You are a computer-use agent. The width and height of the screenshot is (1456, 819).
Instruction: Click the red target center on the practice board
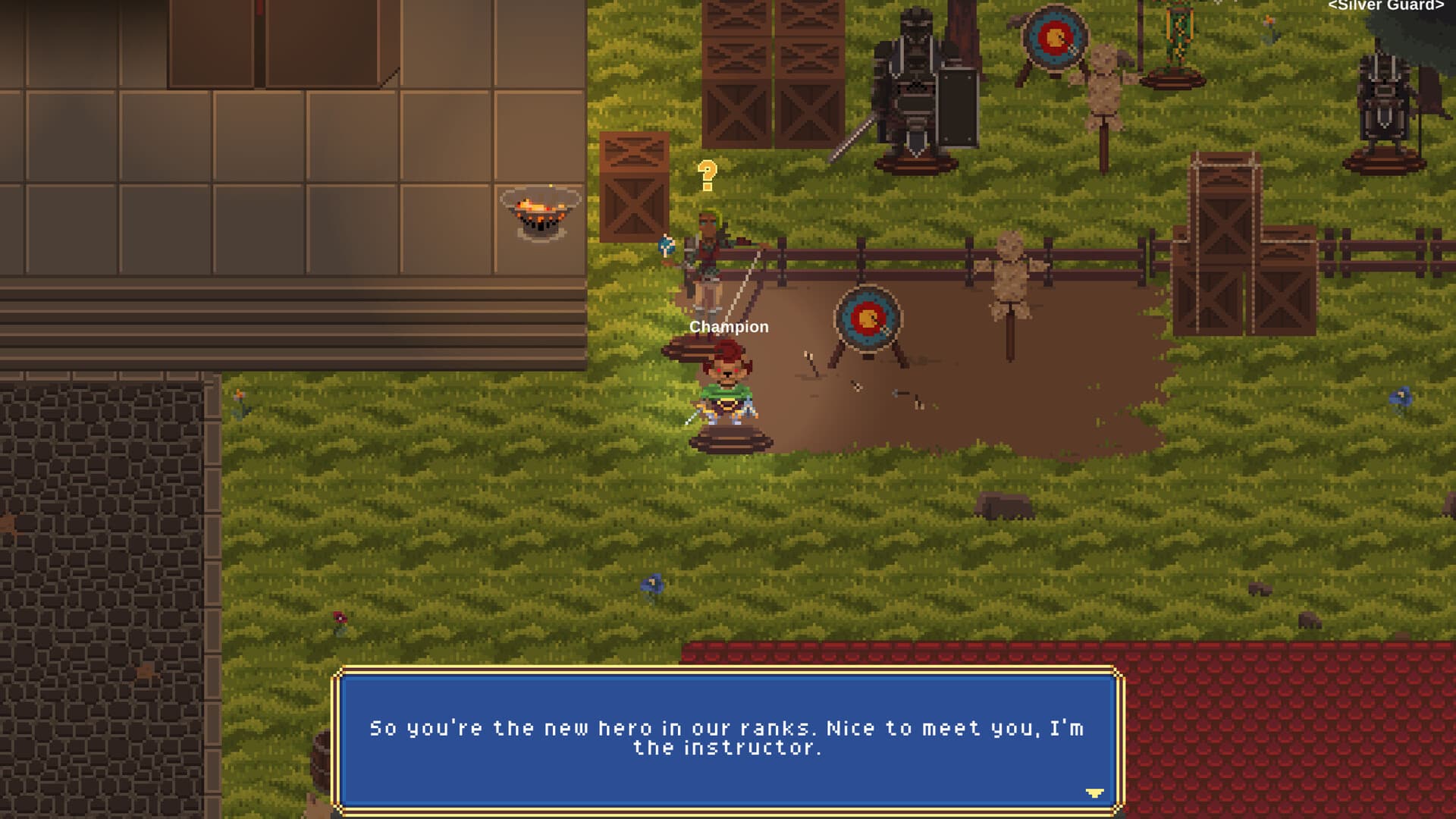click(867, 317)
